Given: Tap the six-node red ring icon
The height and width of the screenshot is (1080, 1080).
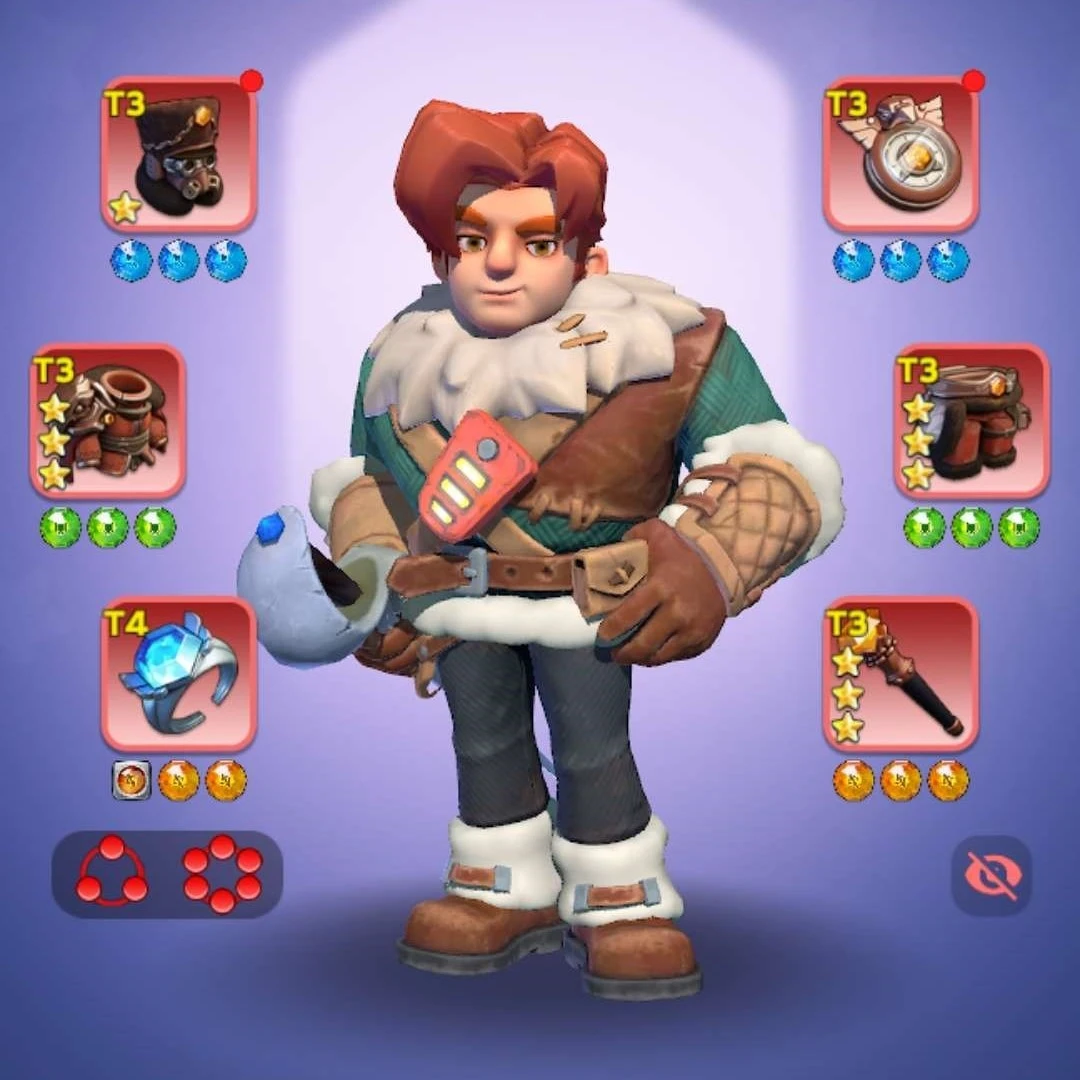Looking at the screenshot, I should coord(222,873).
